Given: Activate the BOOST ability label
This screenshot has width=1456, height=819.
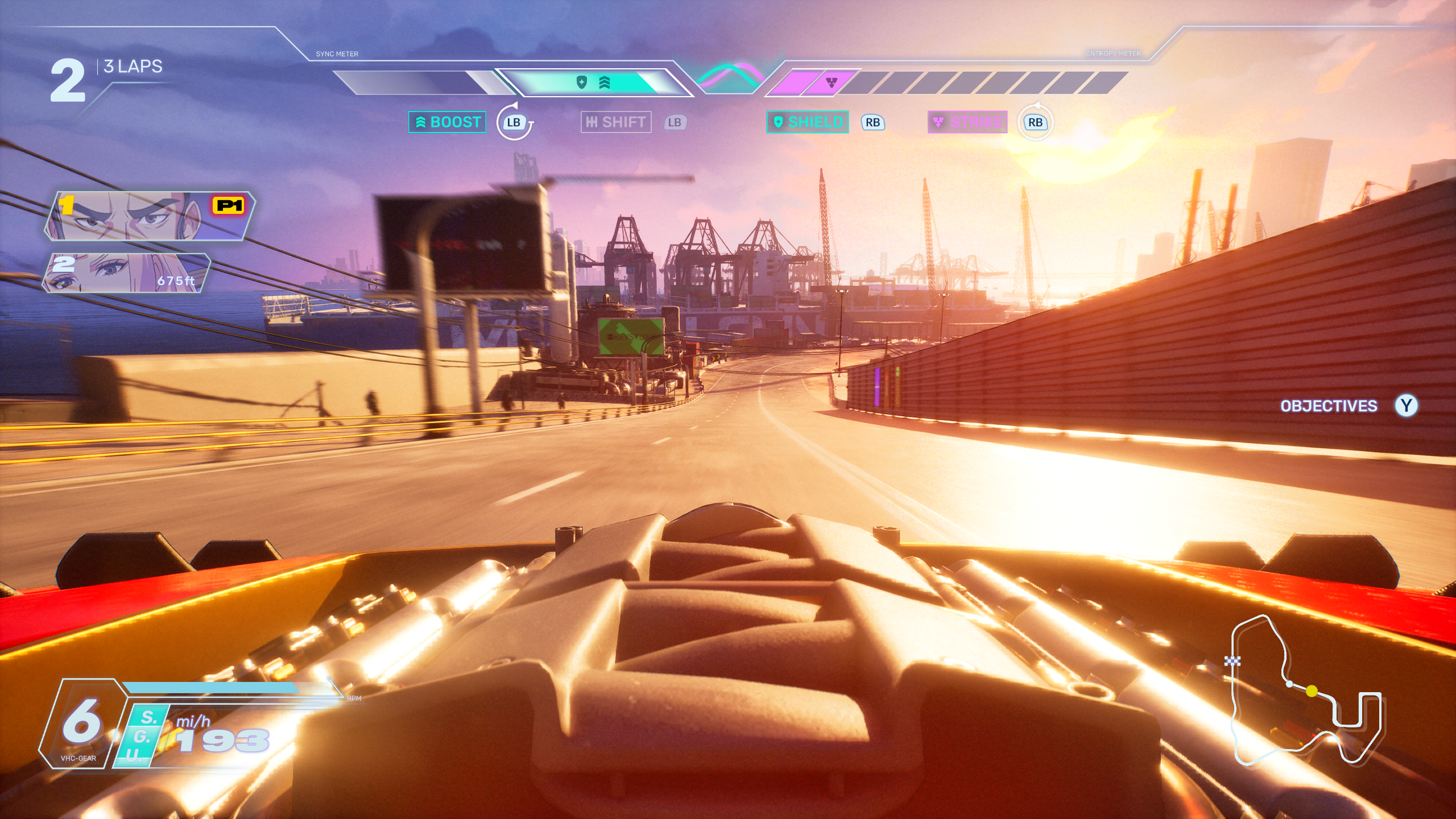Looking at the screenshot, I should click(448, 122).
